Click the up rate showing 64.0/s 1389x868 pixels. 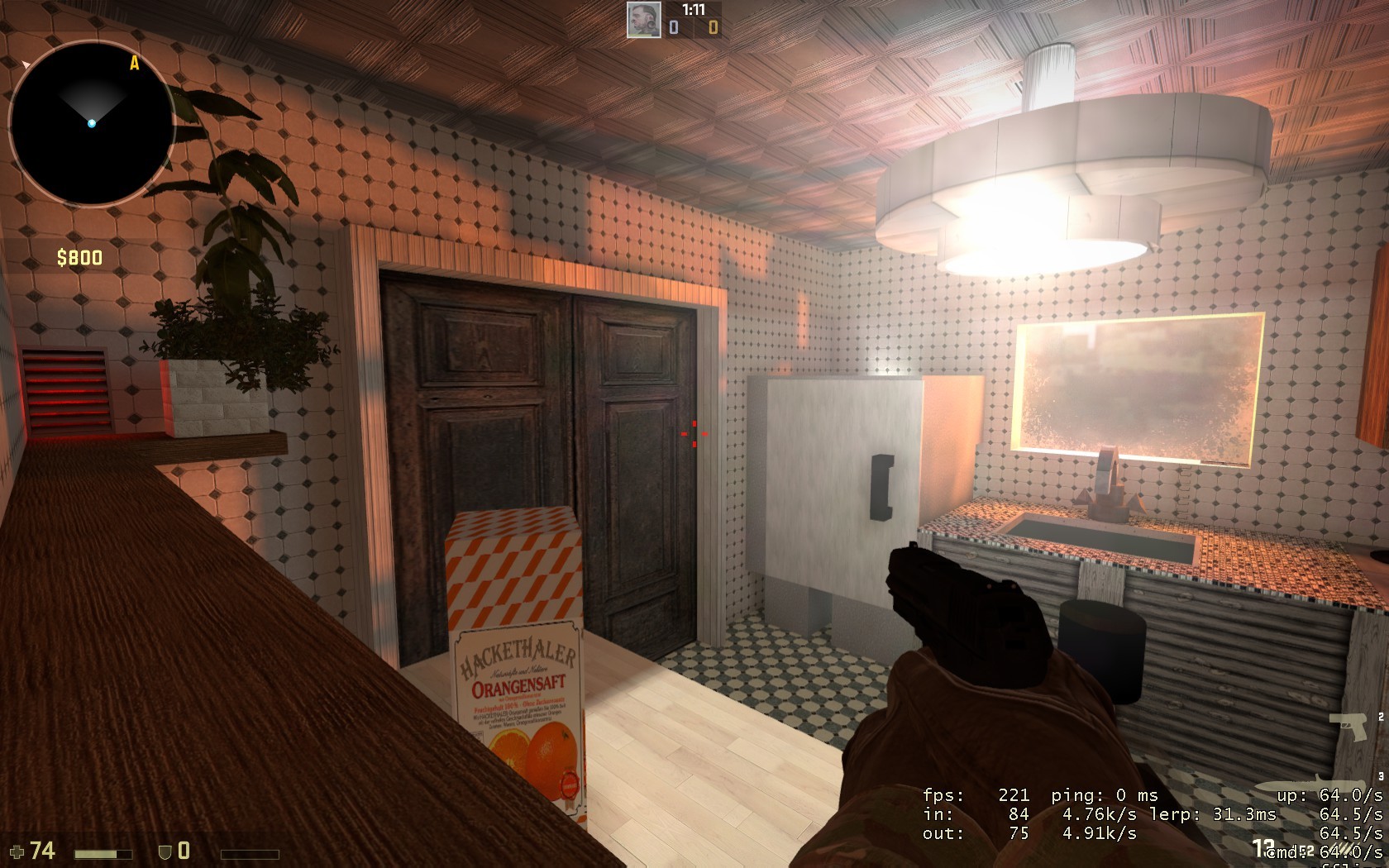[1331, 796]
